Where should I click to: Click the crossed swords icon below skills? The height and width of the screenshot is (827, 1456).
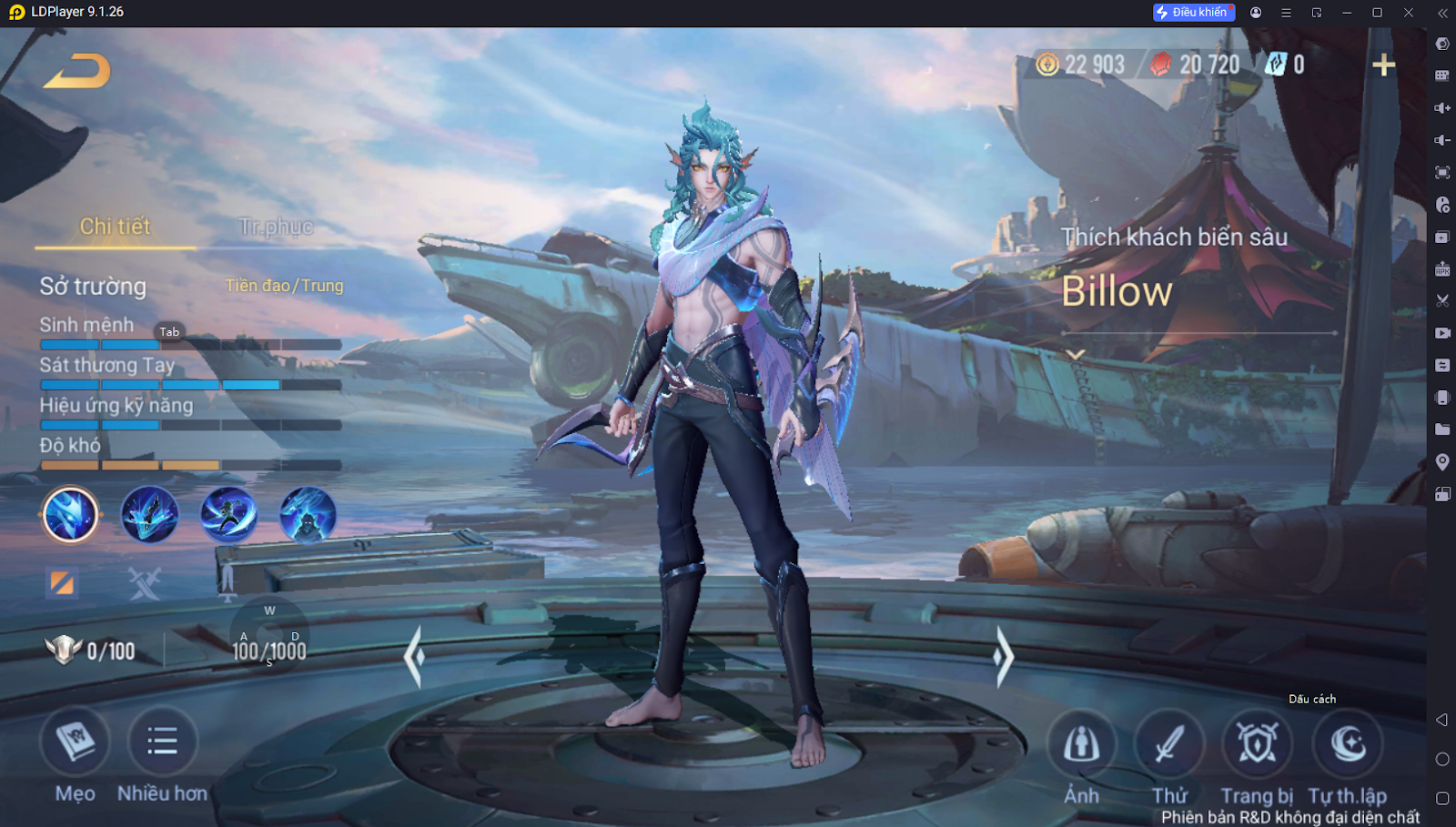tap(144, 582)
